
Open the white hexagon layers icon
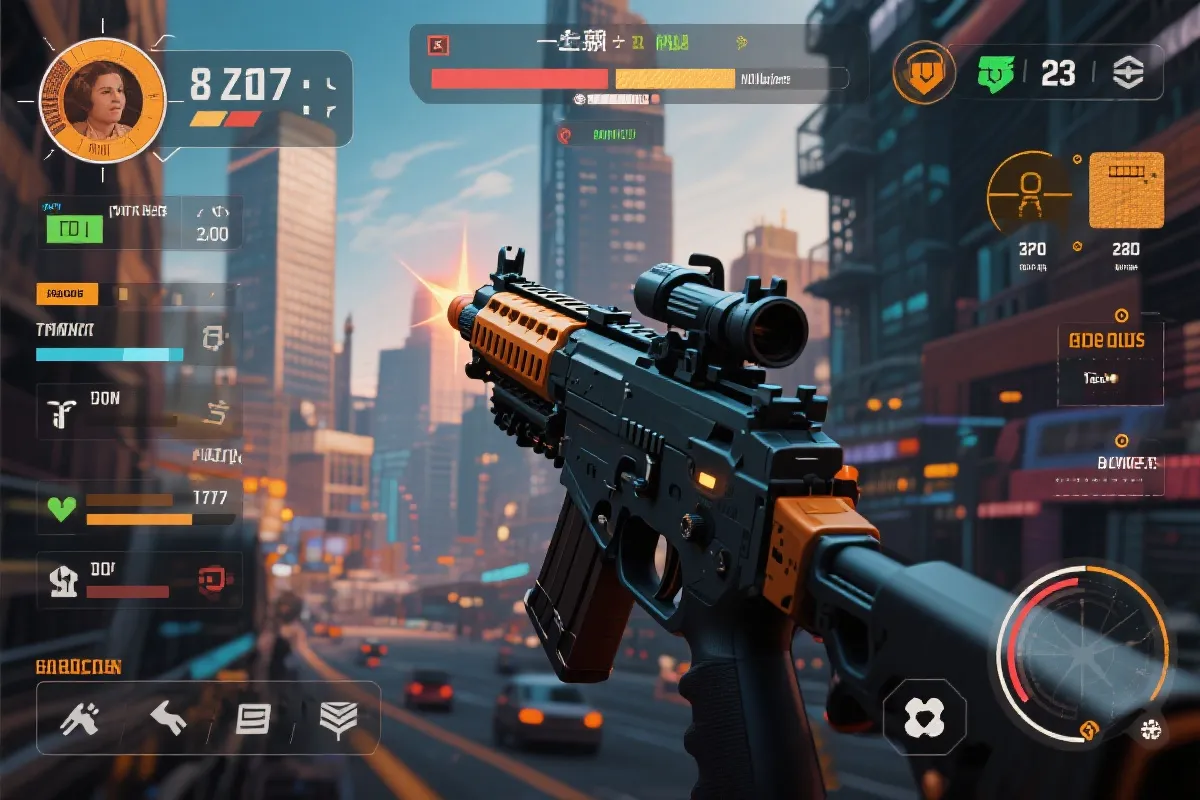(x=1127, y=72)
